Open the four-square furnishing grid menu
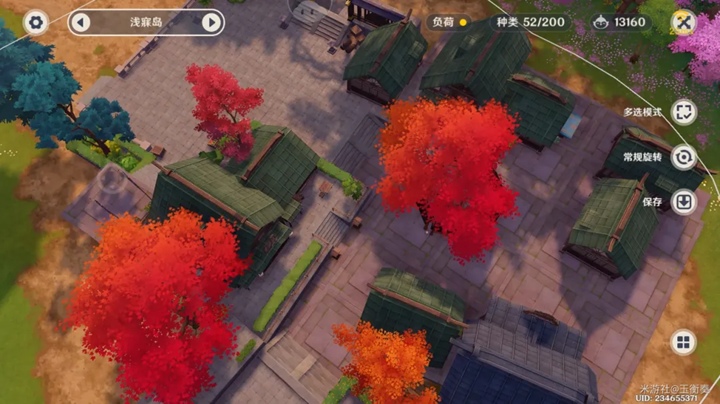Image resolution: width=720 pixels, height=404 pixels. point(684,344)
